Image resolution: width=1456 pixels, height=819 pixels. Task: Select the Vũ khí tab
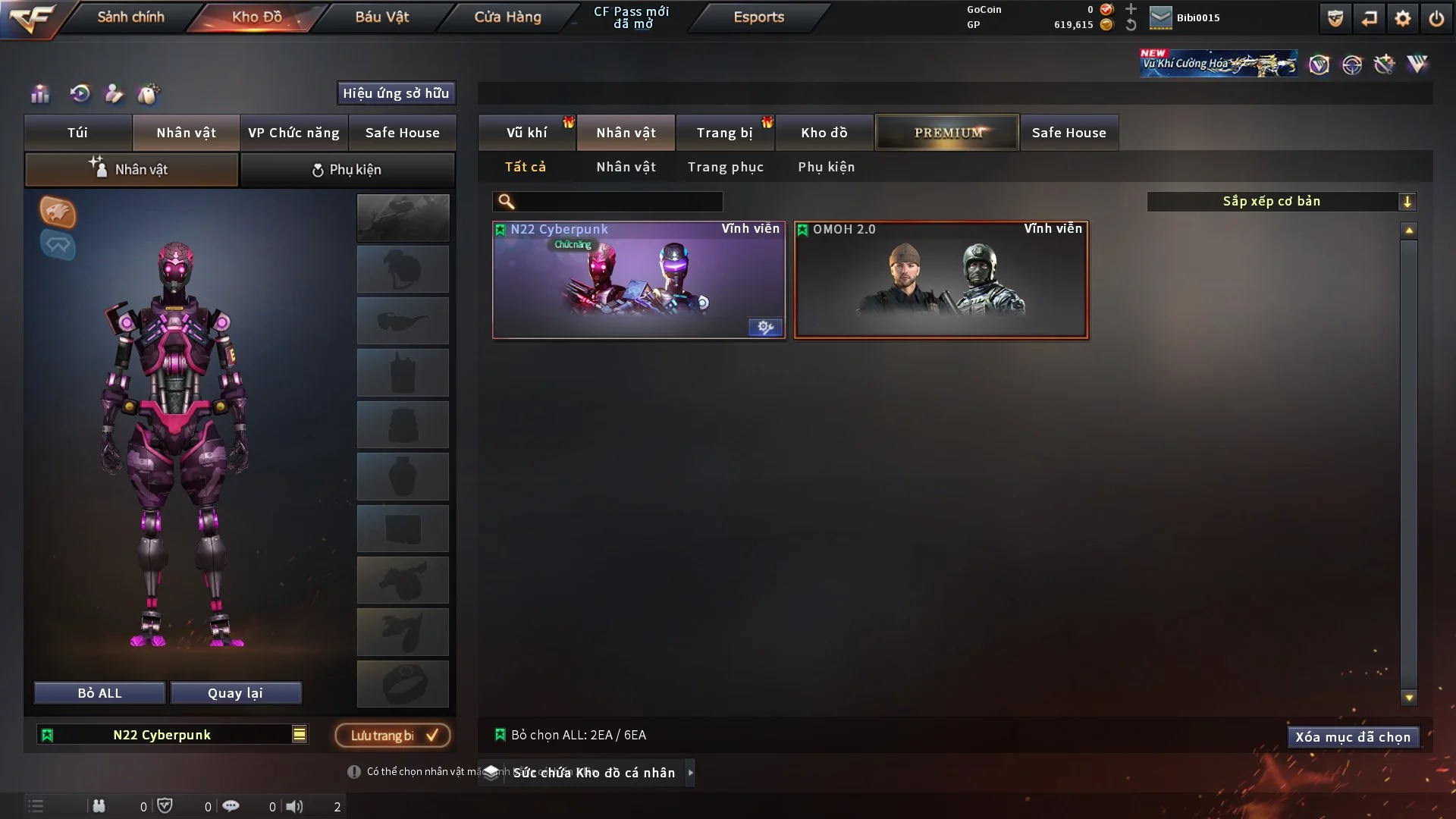[x=526, y=133]
